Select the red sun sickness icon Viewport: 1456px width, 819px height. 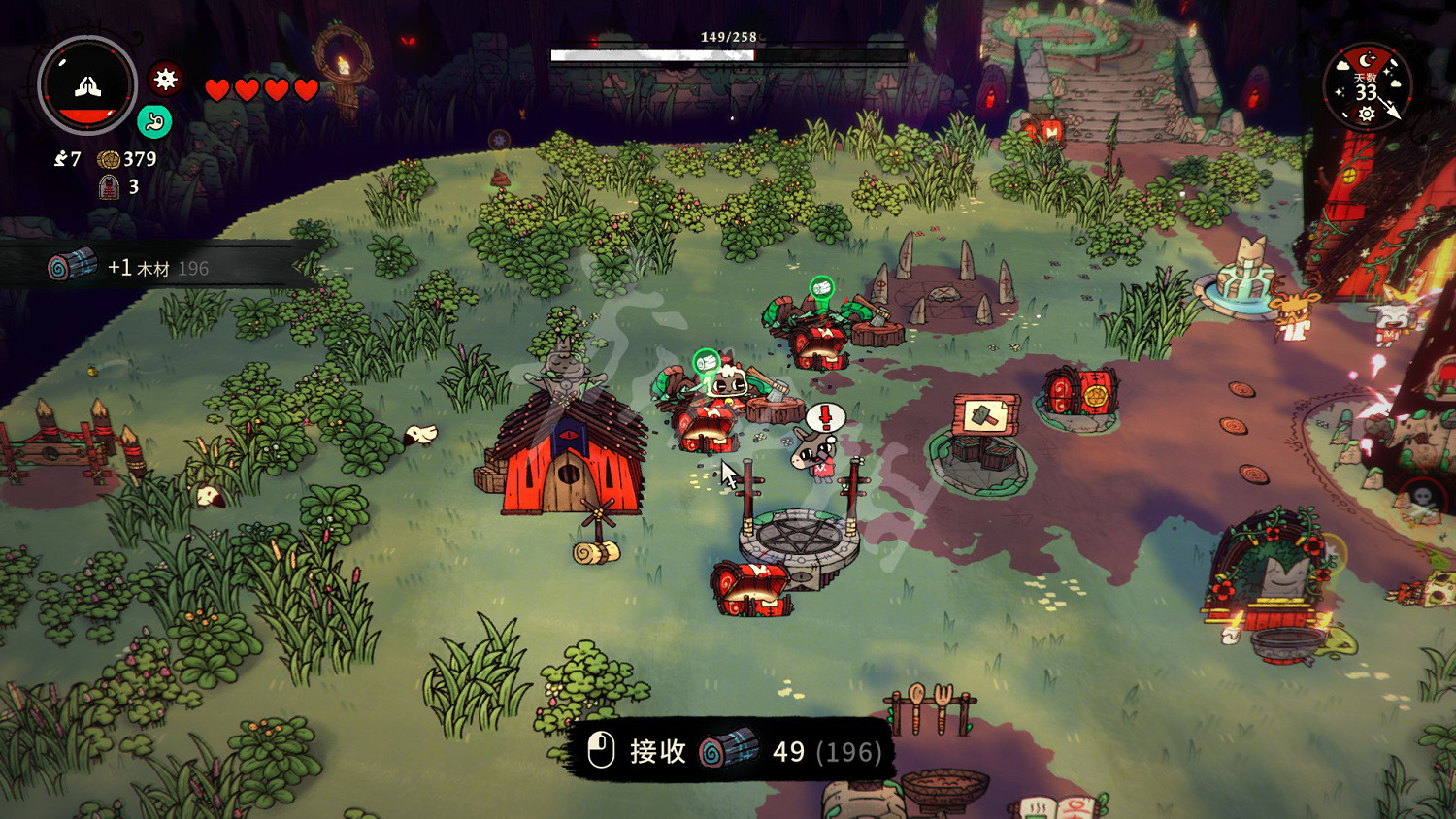click(x=166, y=79)
